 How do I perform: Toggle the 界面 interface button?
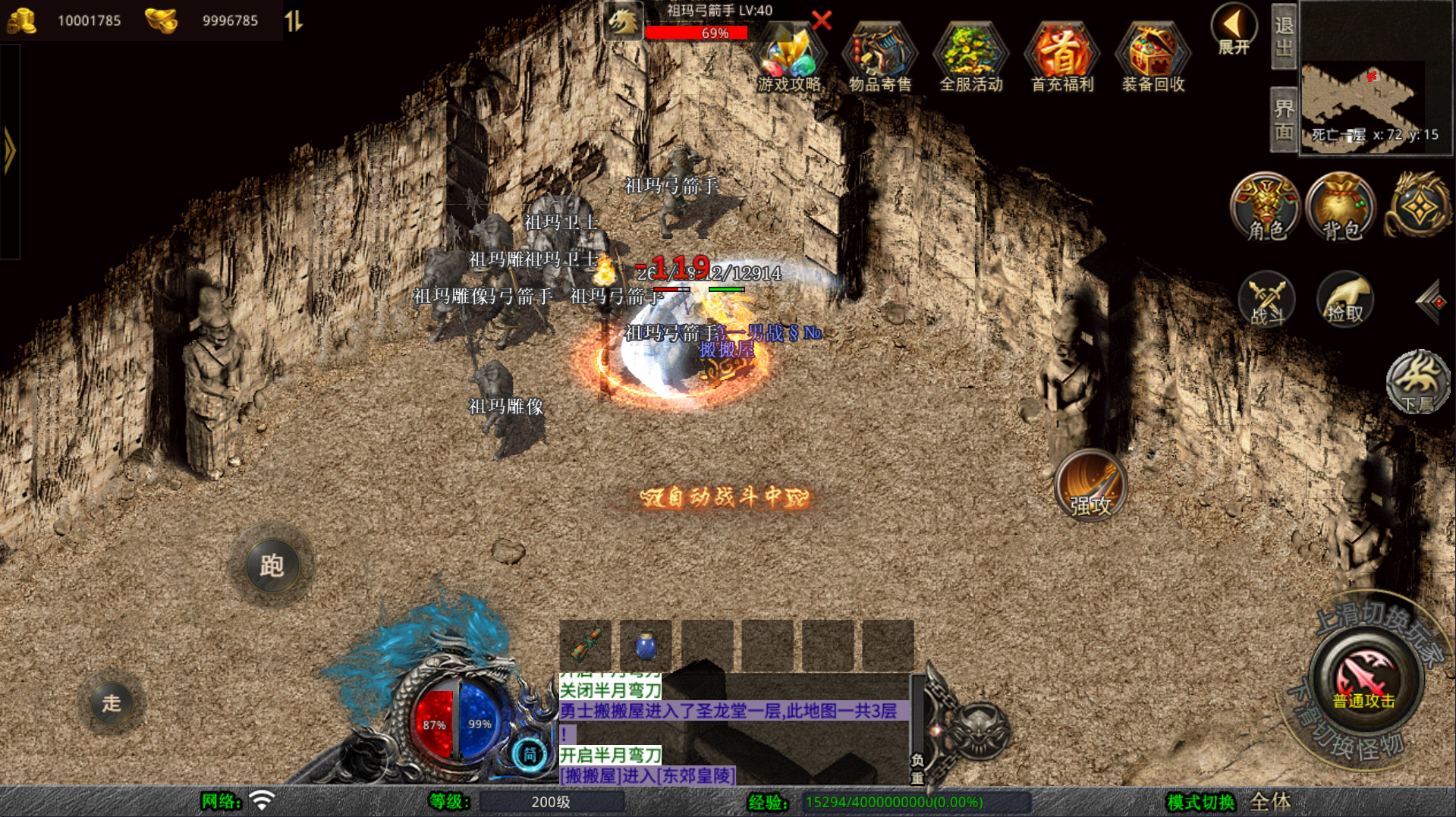pyautogui.click(x=1284, y=120)
